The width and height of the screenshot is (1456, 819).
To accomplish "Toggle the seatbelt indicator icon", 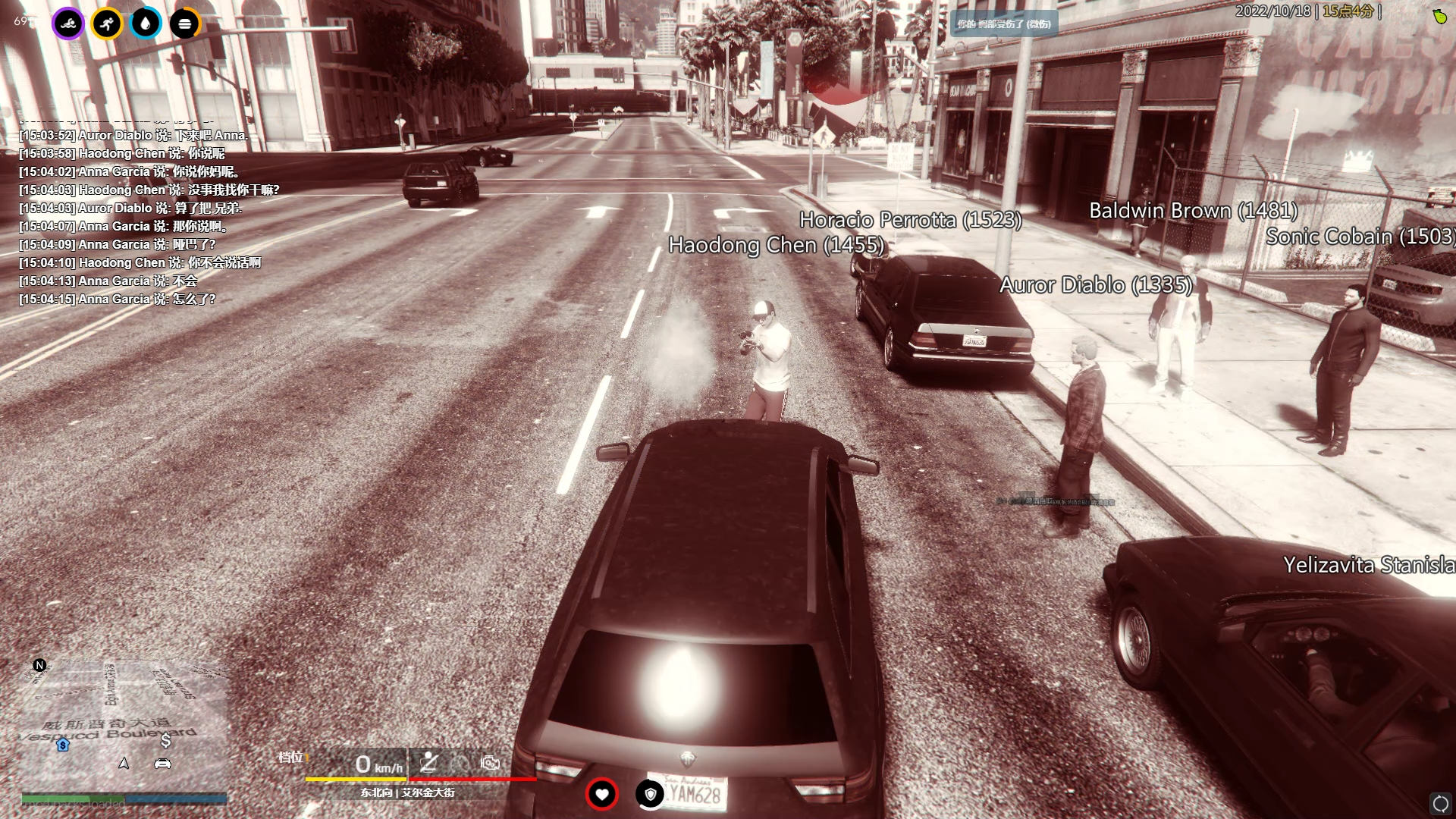I will [429, 762].
